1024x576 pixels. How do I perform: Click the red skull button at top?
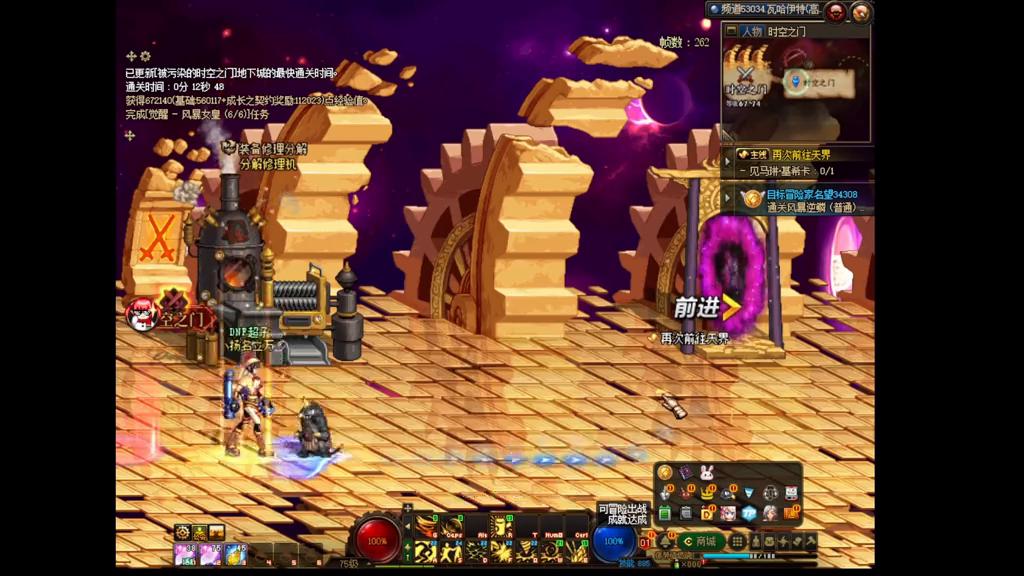[836, 11]
